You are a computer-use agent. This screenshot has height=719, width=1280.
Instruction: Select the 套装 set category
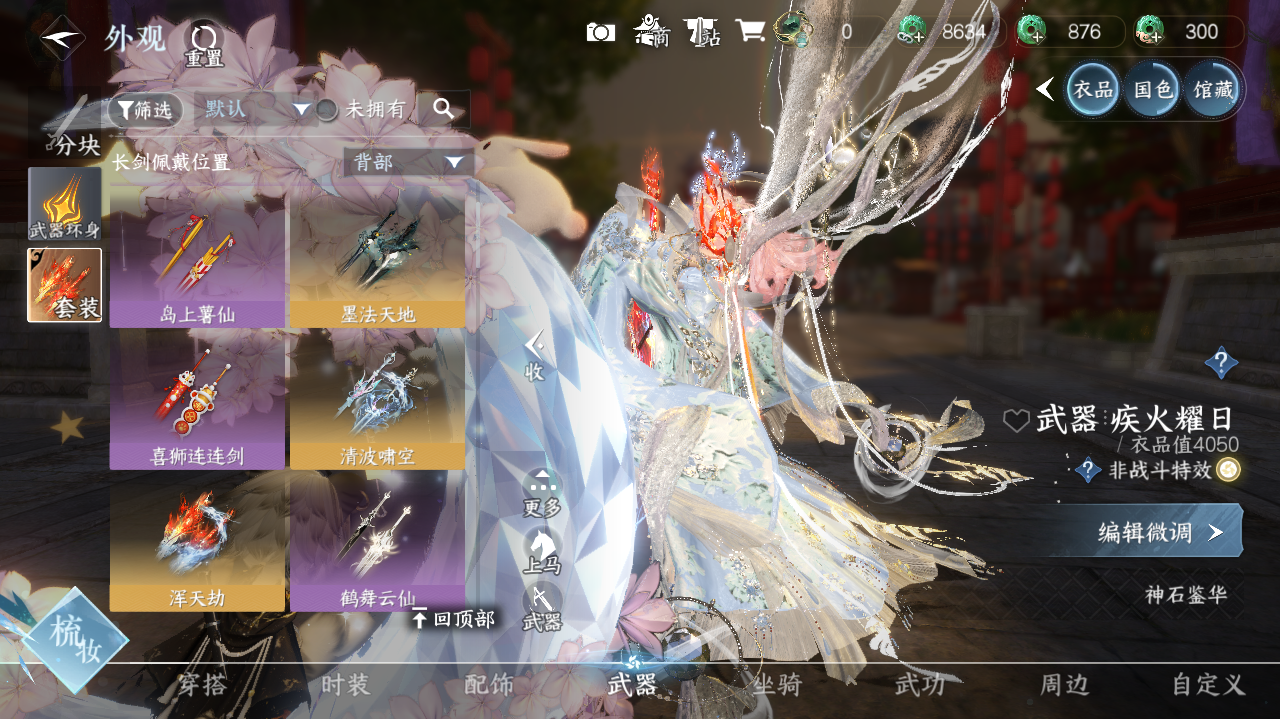[65, 285]
